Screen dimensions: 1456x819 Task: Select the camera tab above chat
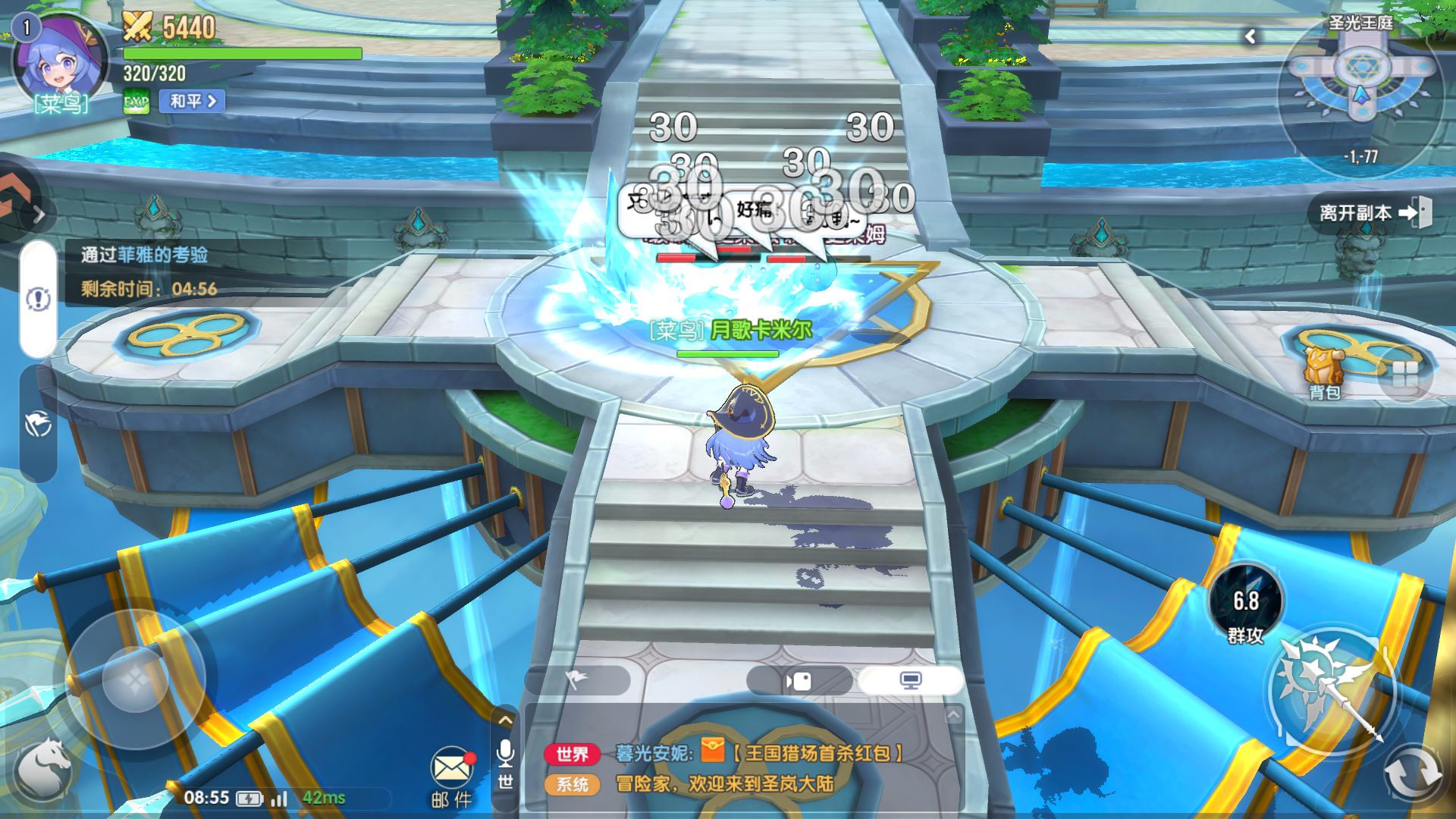799,680
